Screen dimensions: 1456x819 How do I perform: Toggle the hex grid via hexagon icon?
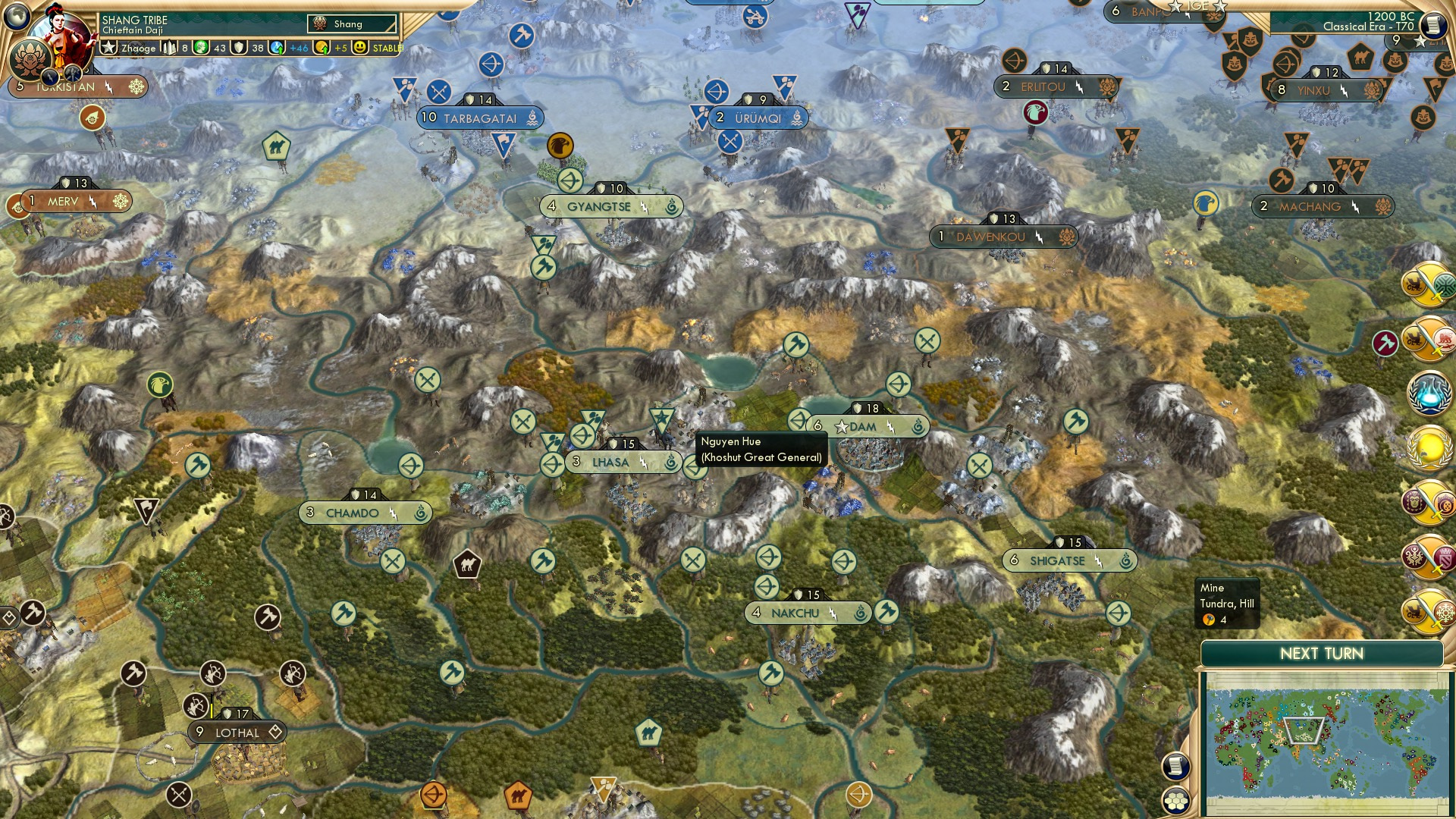[1175, 802]
